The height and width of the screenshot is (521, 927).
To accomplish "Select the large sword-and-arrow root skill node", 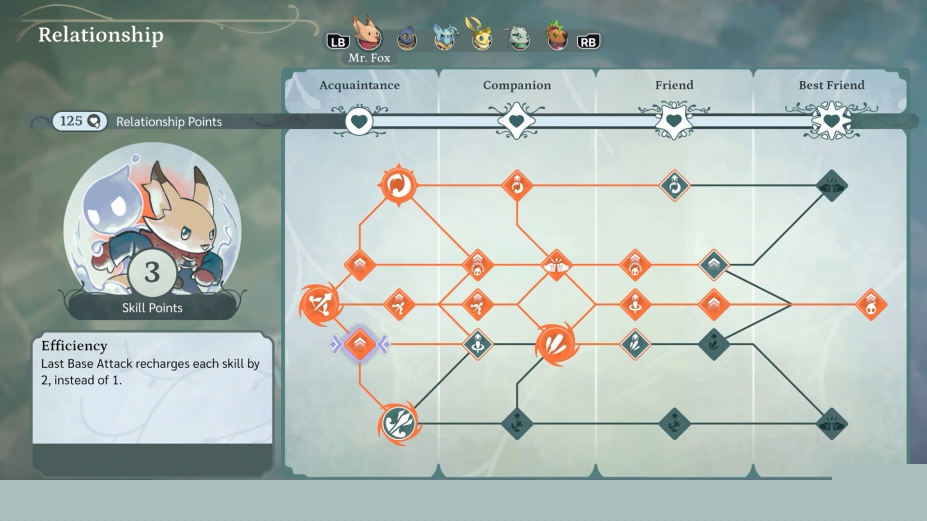I will click(x=320, y=303).
